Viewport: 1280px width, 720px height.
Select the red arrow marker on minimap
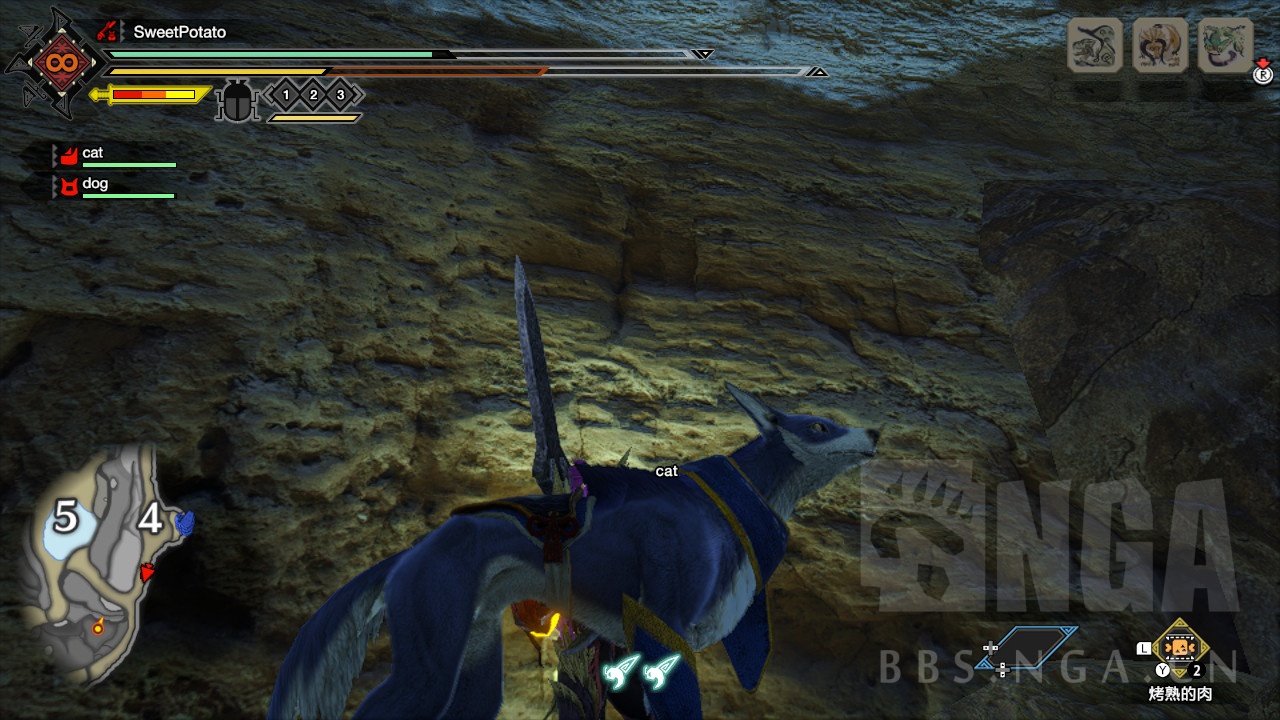149,572
